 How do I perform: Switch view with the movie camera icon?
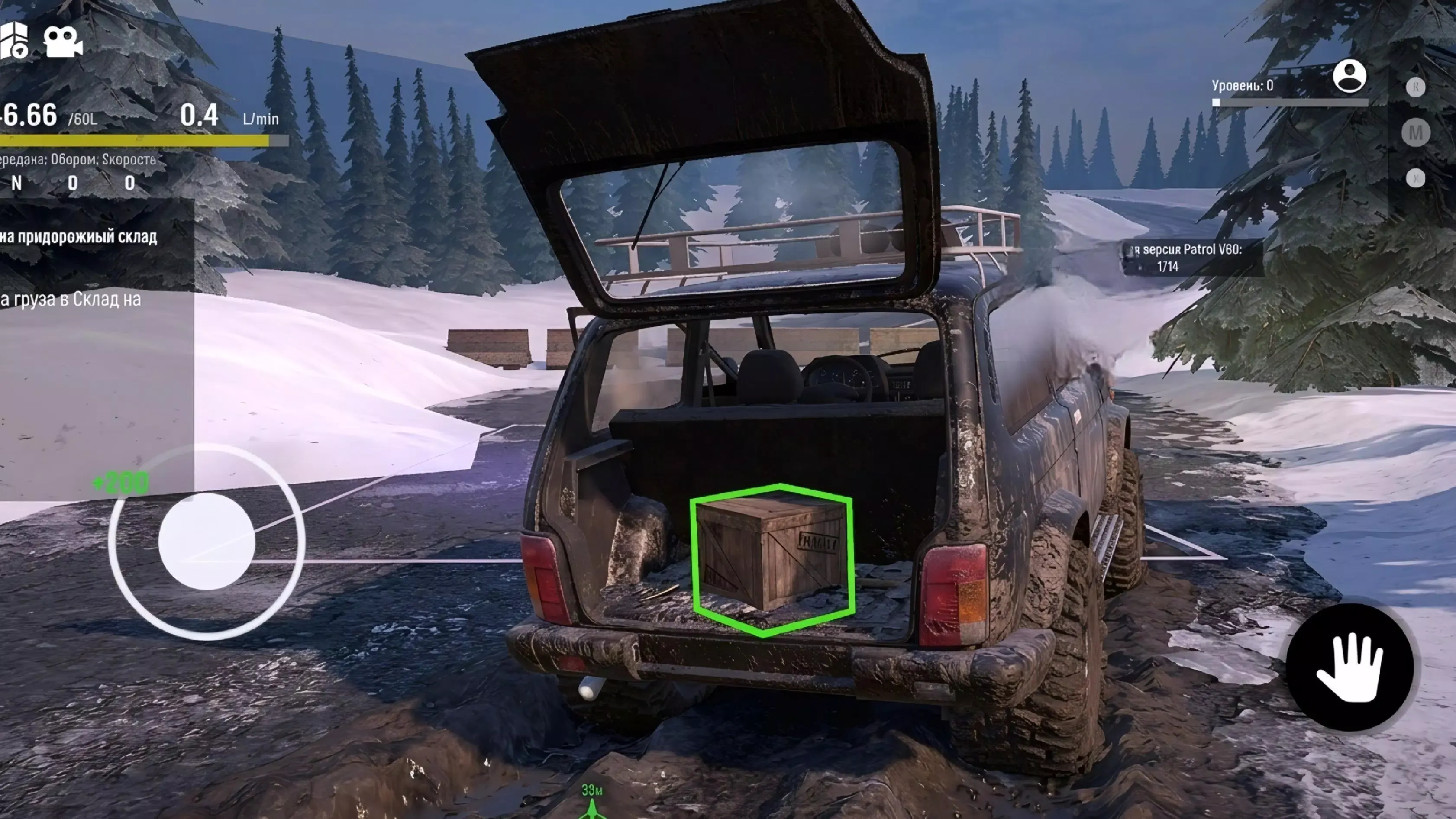tap(63, 41)
